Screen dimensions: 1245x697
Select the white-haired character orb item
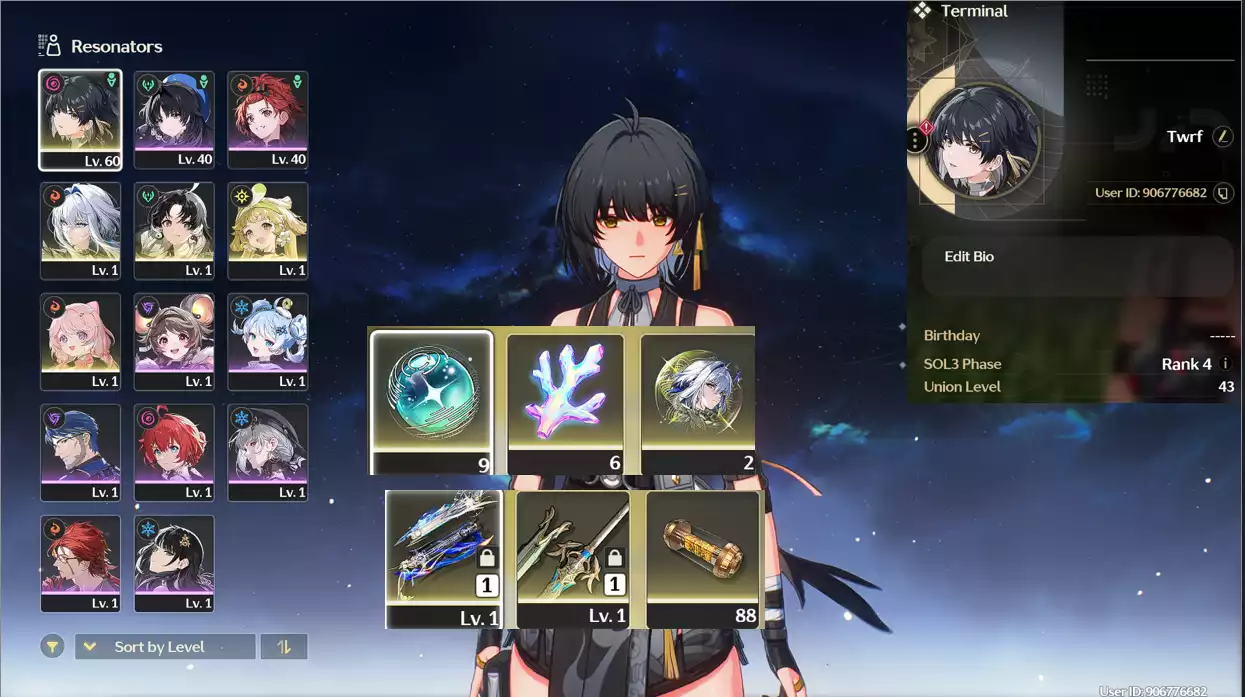pyautogui.click(x=698, y=402)
